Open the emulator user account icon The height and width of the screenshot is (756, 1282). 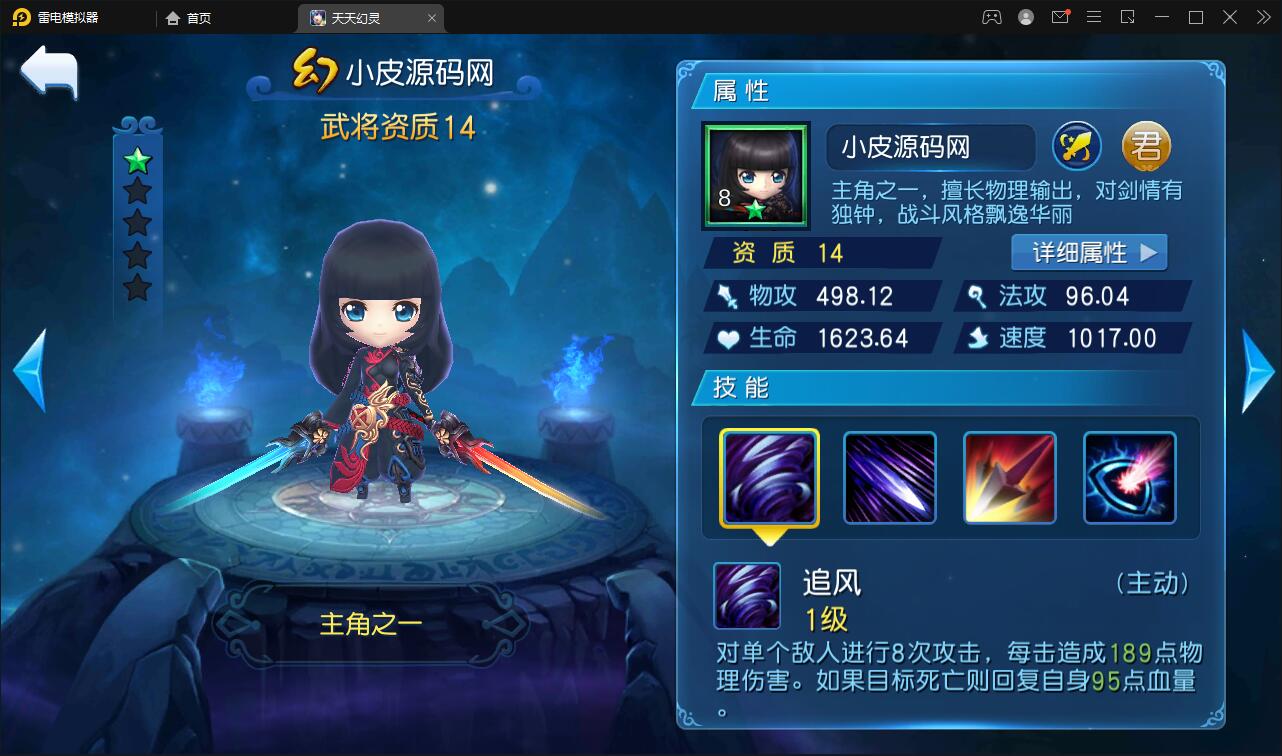[1026, 17]
